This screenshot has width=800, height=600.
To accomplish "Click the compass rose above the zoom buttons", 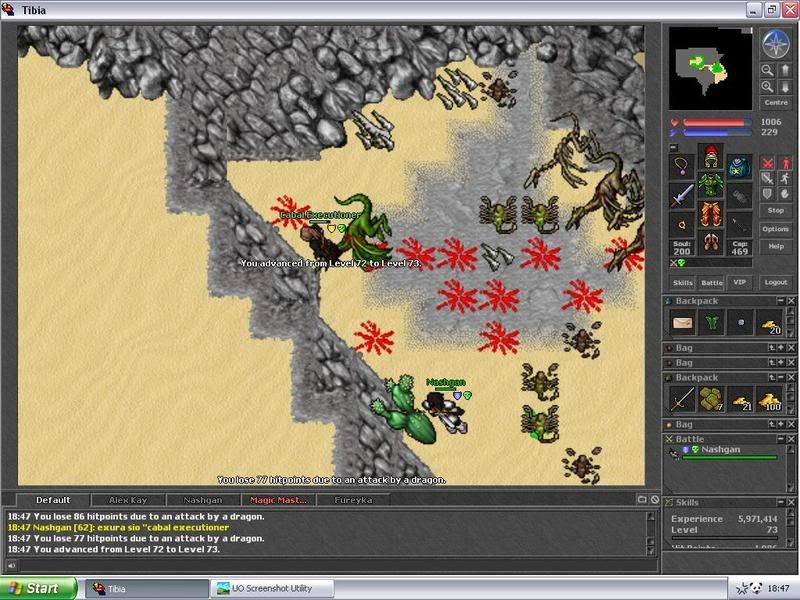I will (x=775, y=44).
